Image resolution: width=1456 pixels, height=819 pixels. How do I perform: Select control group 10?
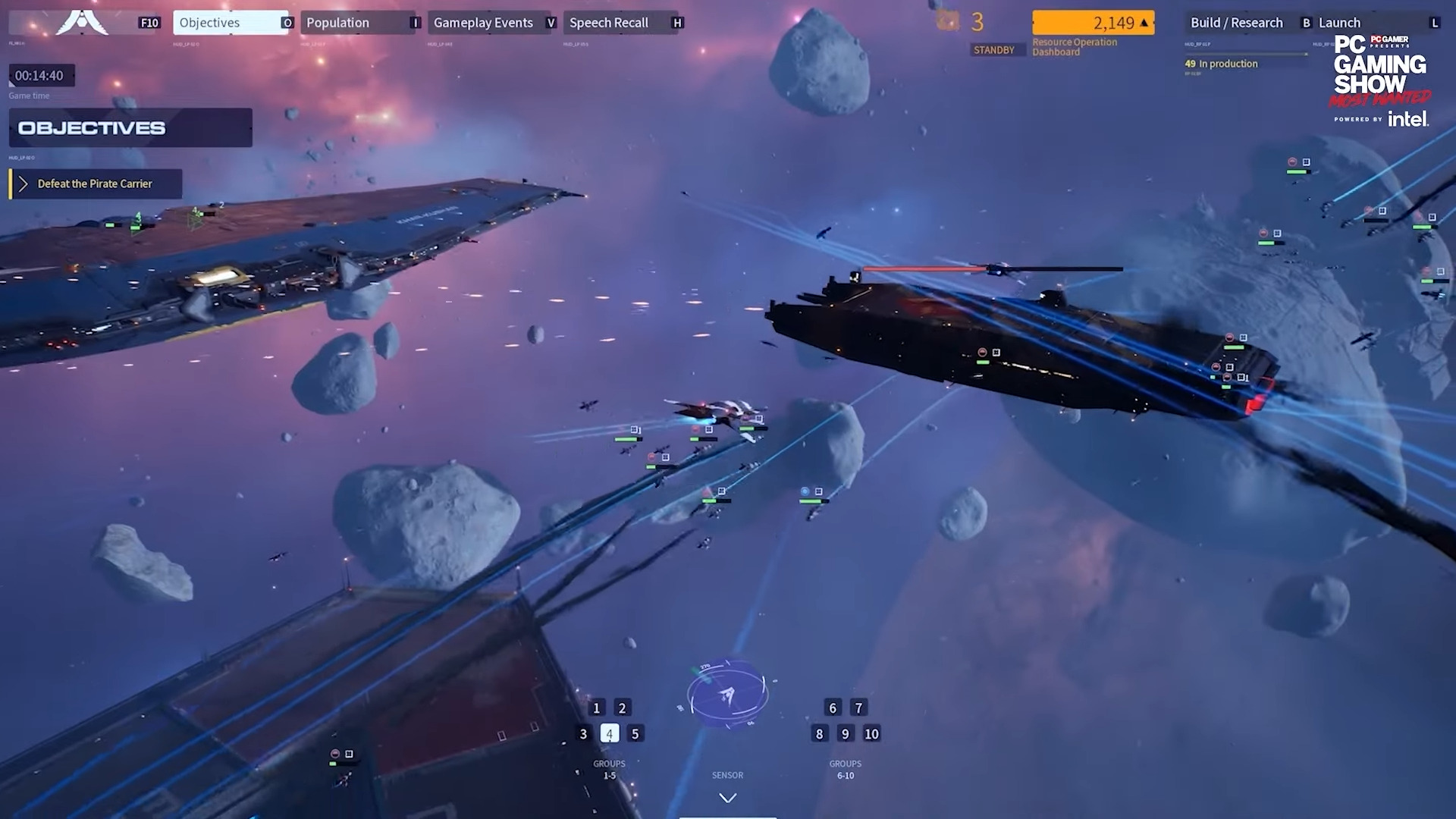[x=872, y=734]
